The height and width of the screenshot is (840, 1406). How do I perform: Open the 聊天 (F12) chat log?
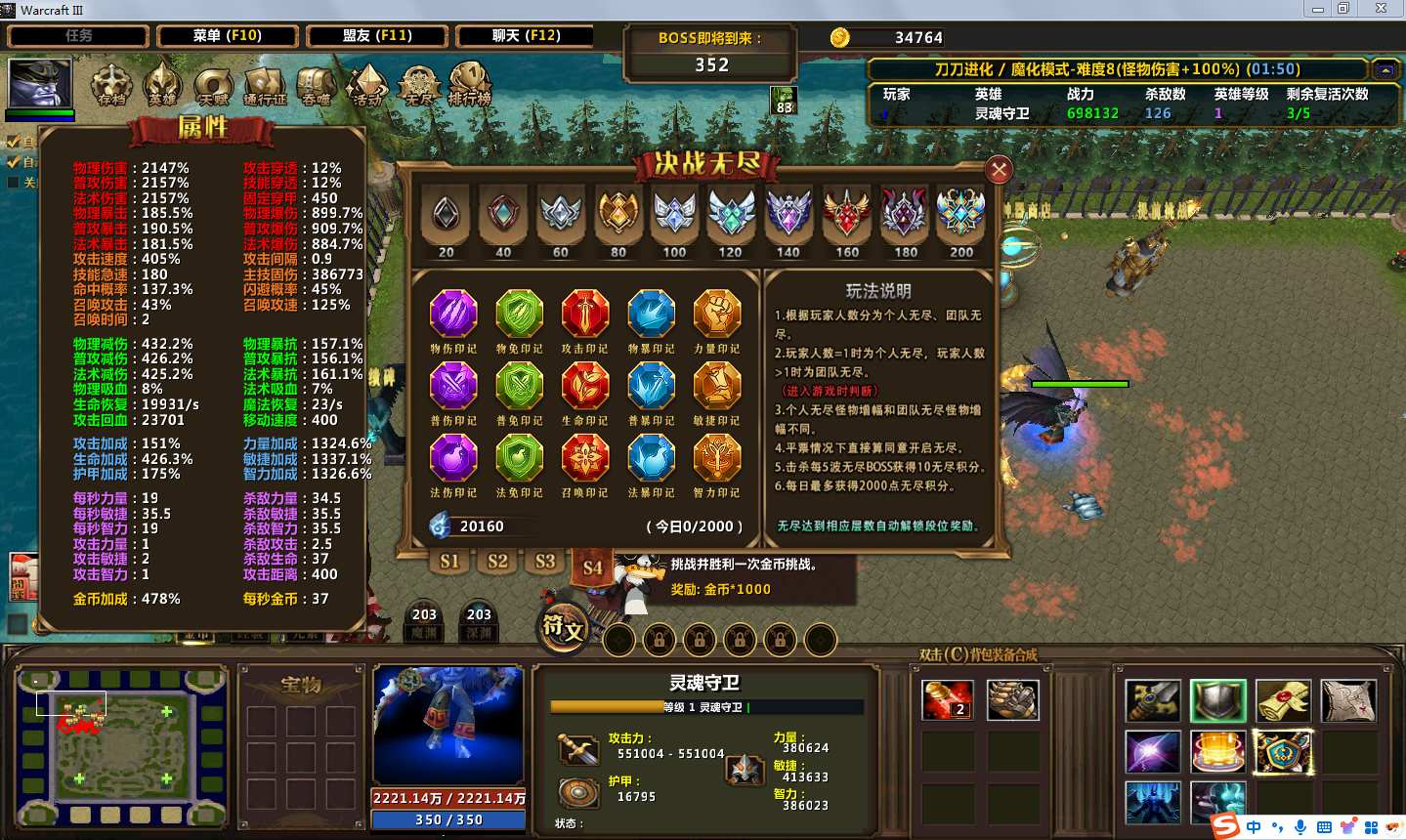(x=526, y=36)
